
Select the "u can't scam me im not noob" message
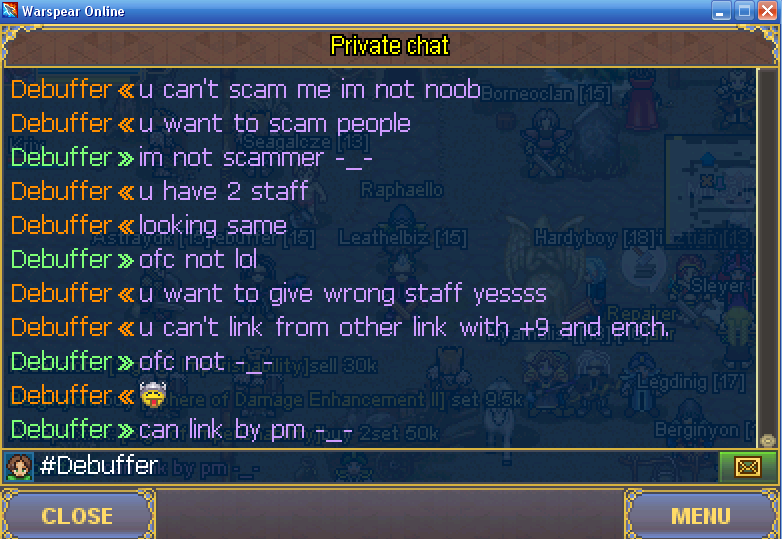pos(309,90)
